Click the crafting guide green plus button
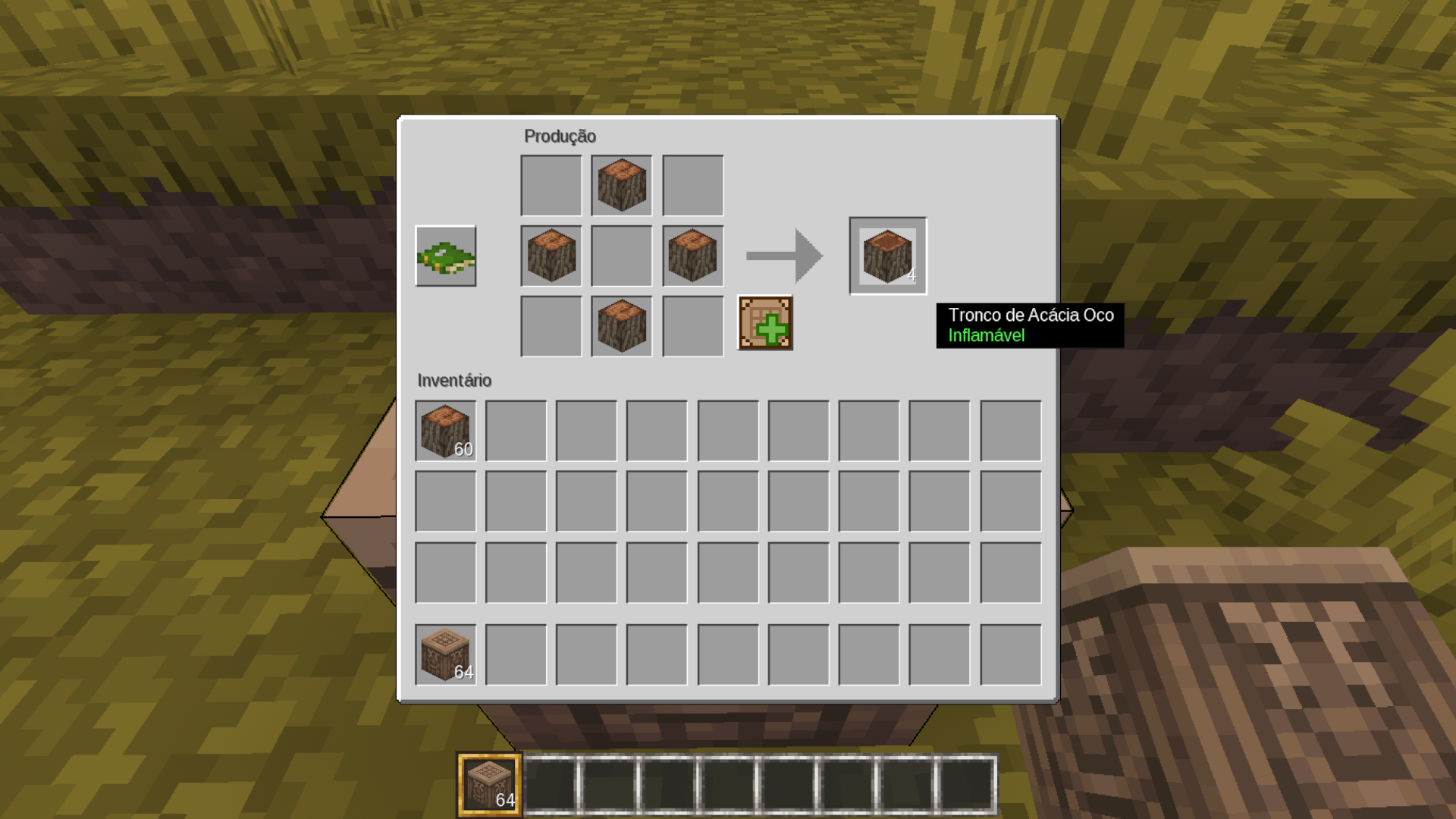 pyautogui.click(x=765, y=324)
